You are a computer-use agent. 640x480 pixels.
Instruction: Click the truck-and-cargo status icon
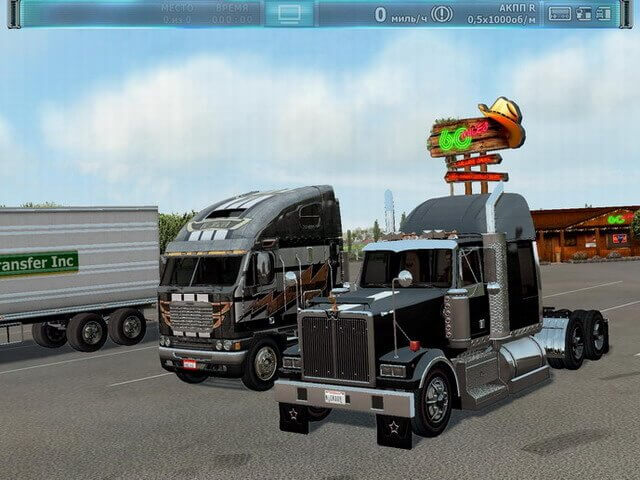click(x=583, y=14)
